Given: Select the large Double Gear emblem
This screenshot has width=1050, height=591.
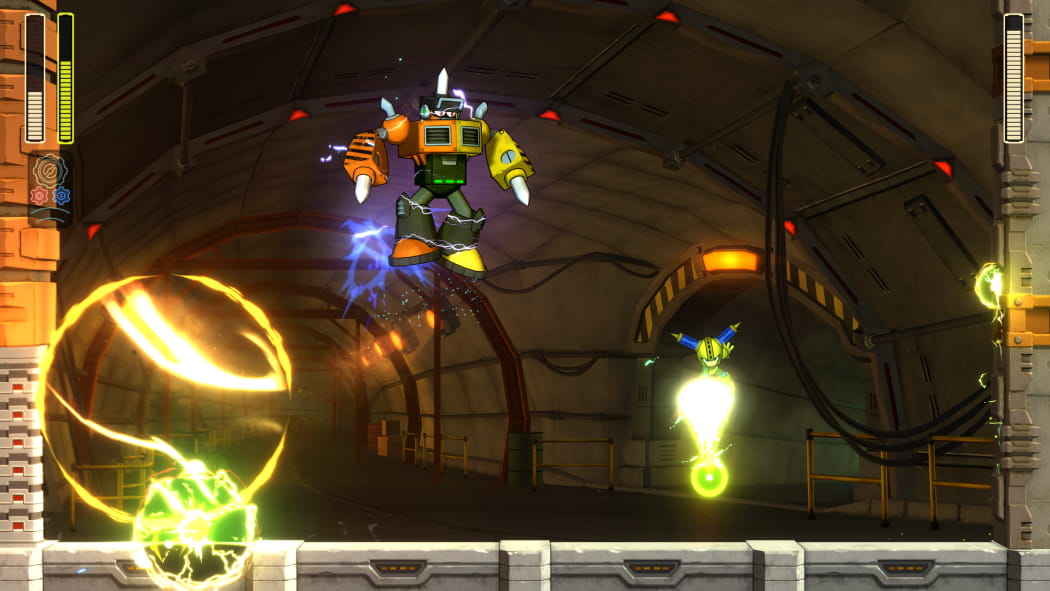Looking at the screenshot, I should pos(50,170).
